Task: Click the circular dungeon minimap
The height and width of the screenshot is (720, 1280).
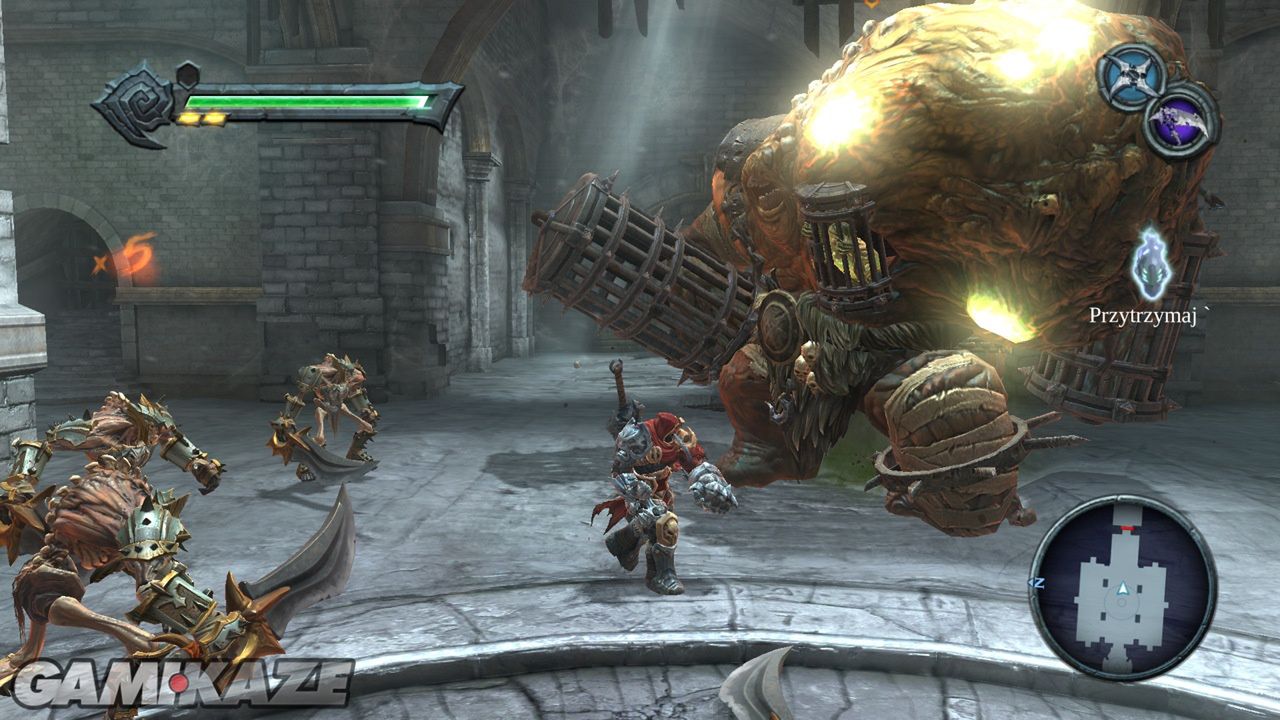Action: (1122, 588)
